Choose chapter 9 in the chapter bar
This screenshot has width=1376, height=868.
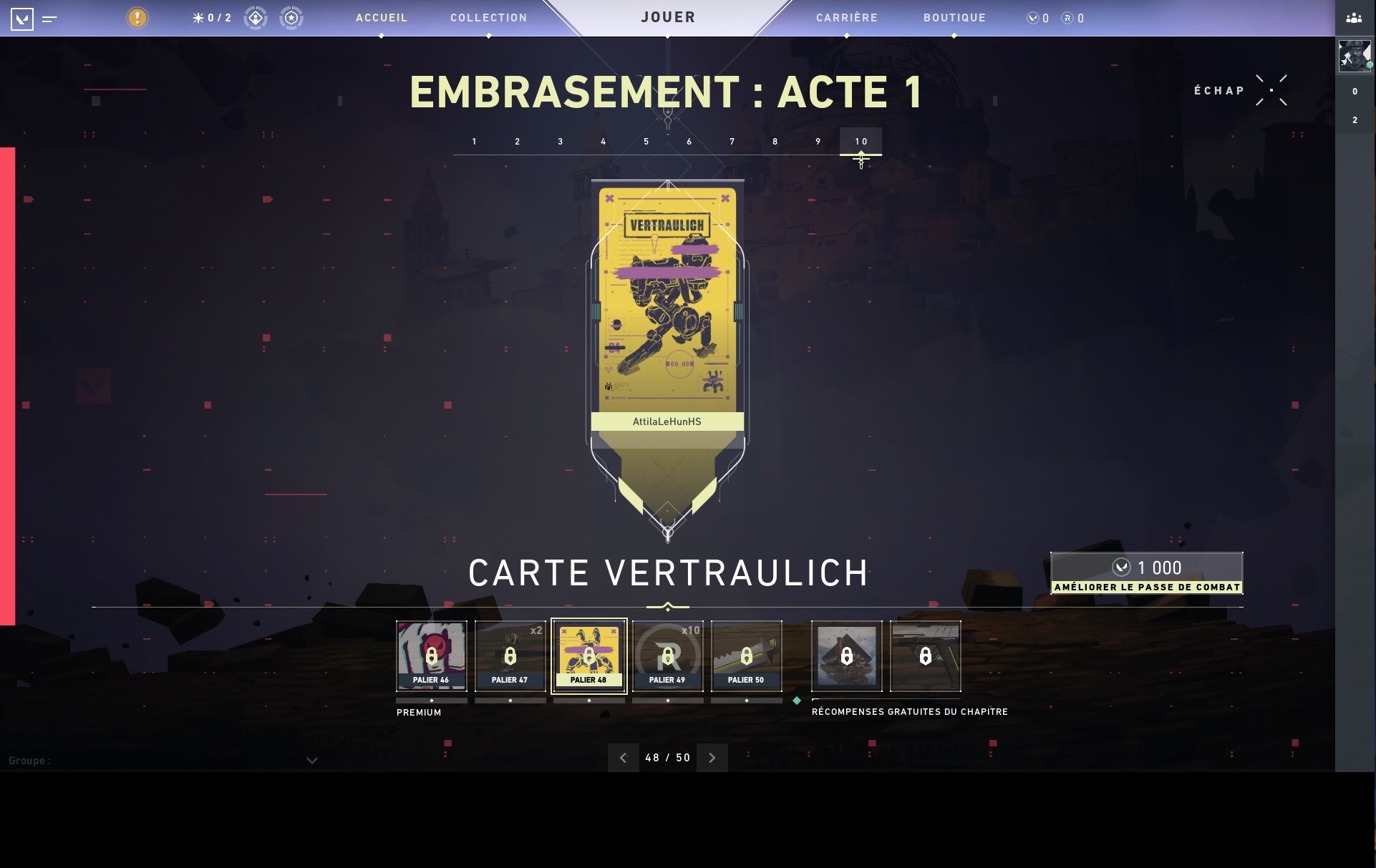(818, 142)
